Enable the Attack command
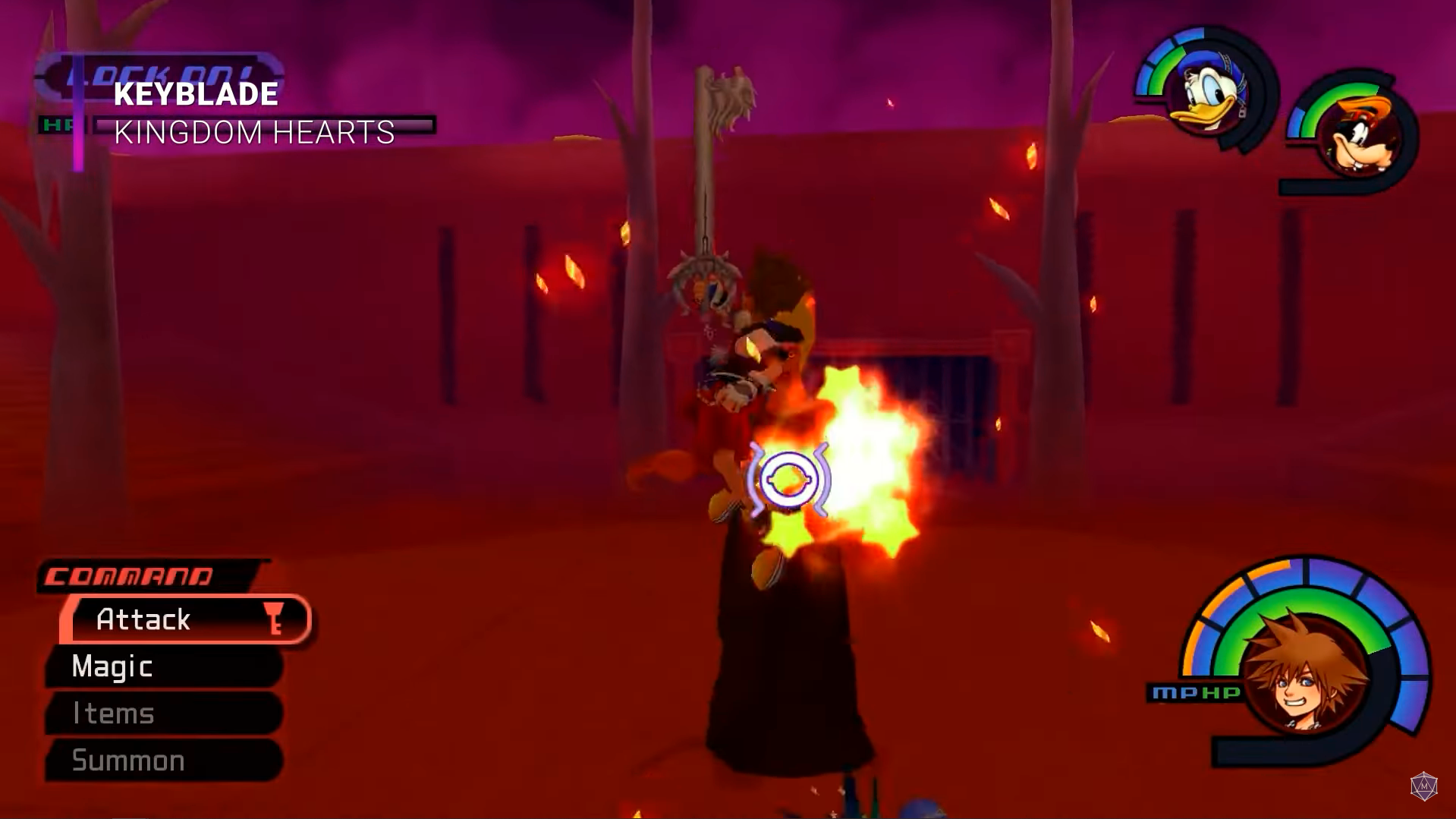The image size is (1456, 819). coord(144,619)
